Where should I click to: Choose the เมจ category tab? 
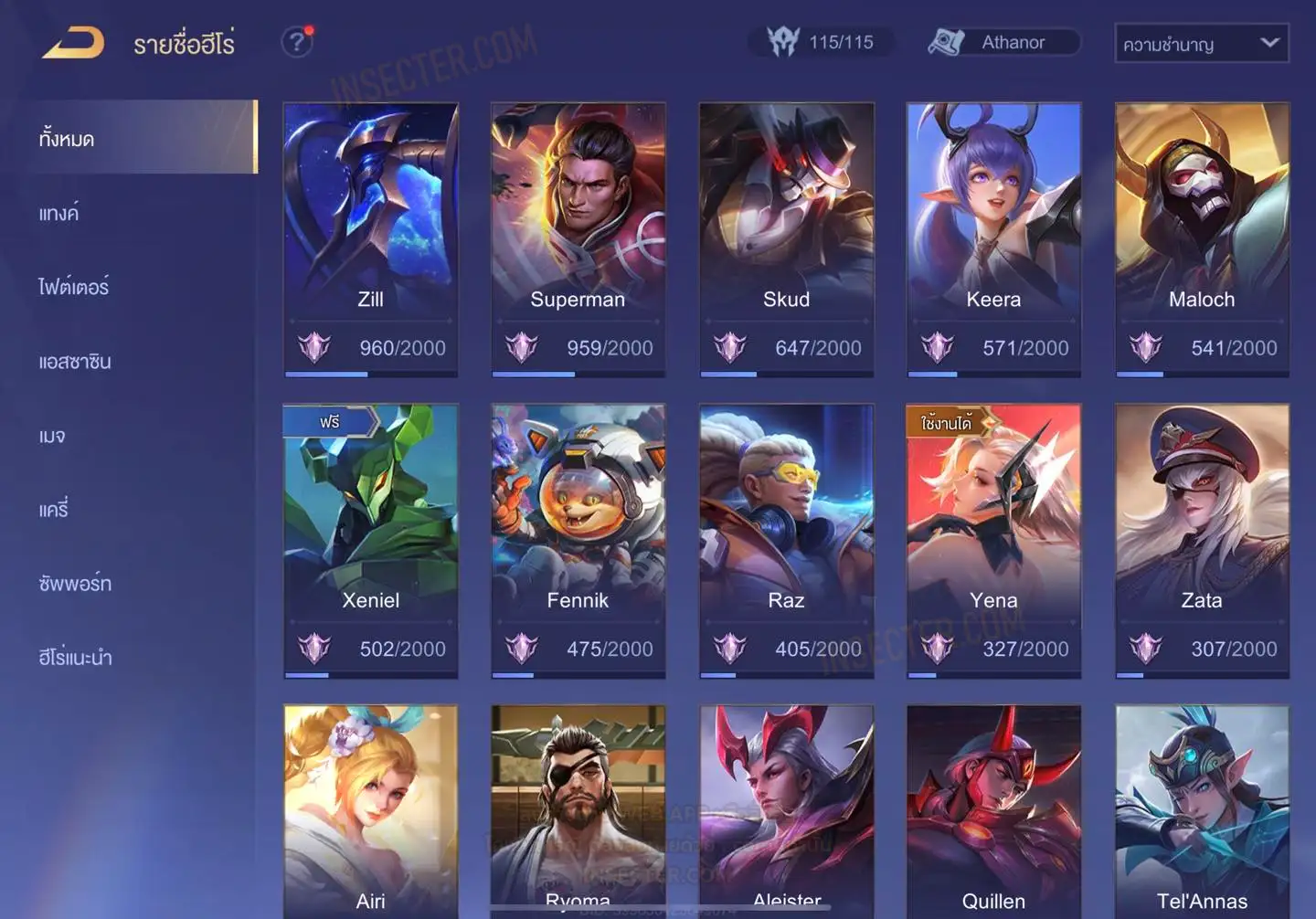pyautogui.click(x=53, y=436)
